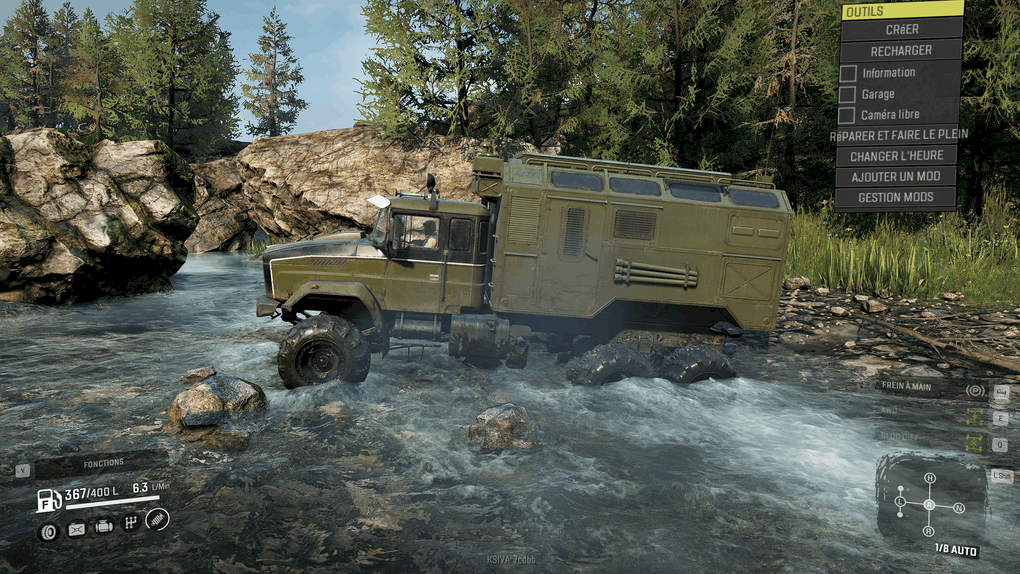Tick the Caméra libre checkbox
1020x574 pixels.
click(x=848, y=115)
